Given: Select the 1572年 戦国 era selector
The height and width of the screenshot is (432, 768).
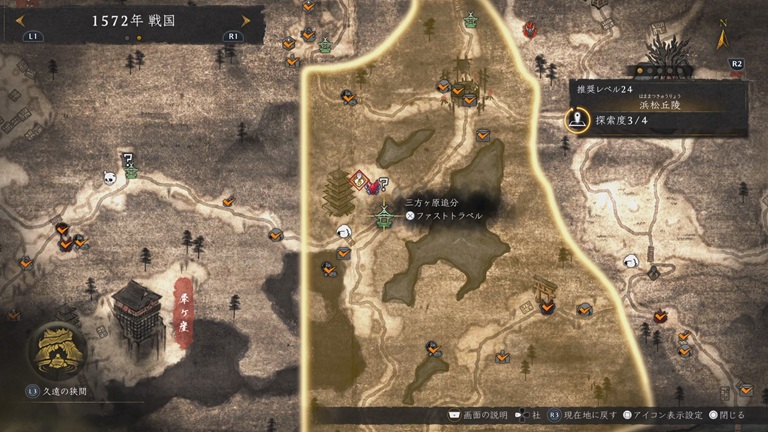Looking at the screenshot, I should (132, 19).
